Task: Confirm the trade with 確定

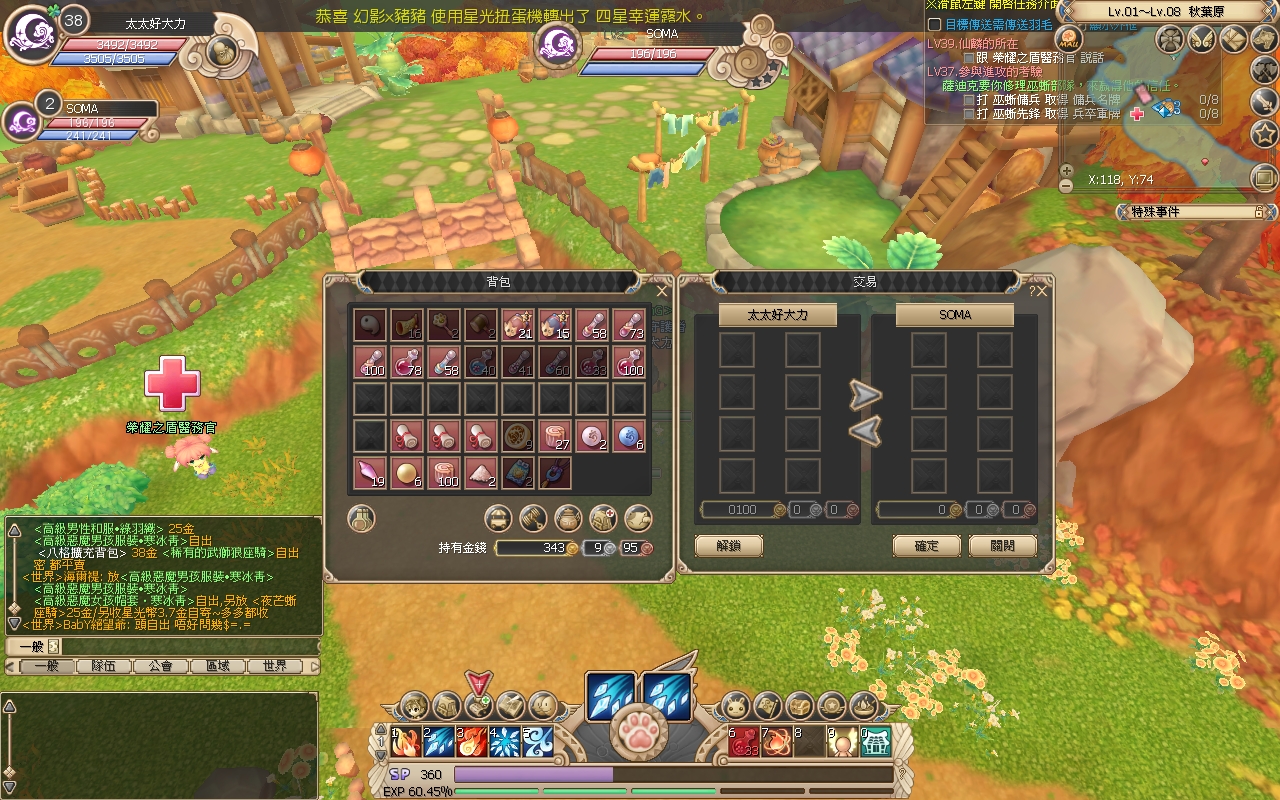Action: [x=926, y=546]
